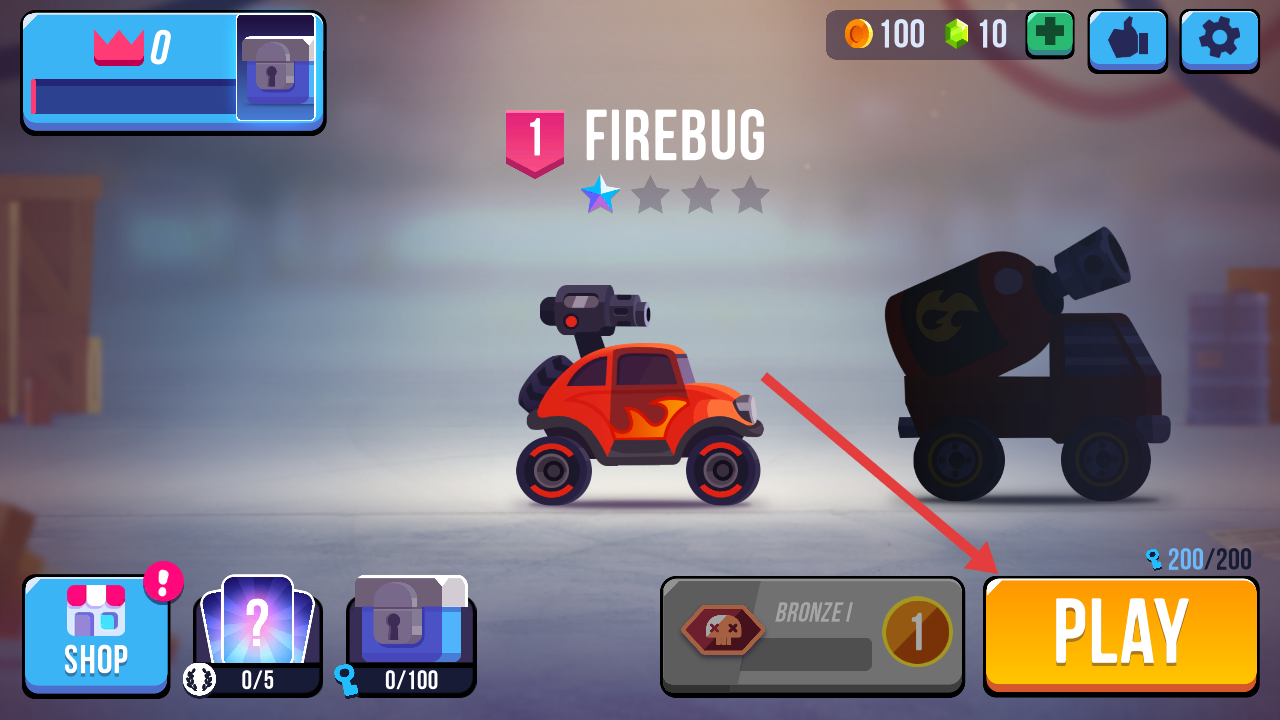Start a battle with the PLAY button
Viewport: 1280px width, 720px height.
(1120, 634)
